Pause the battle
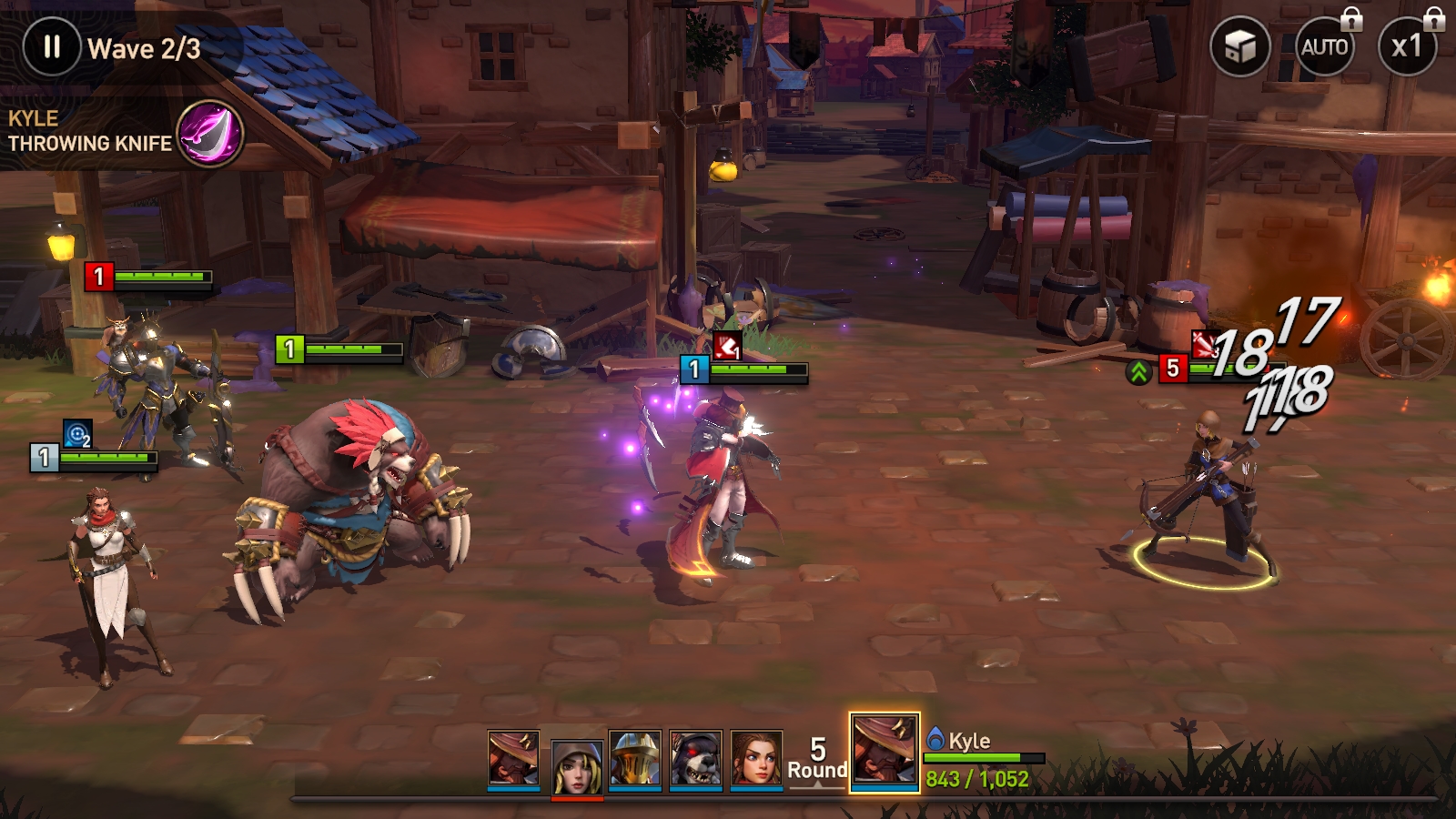 pyautogui.click(x=52, y=47)
